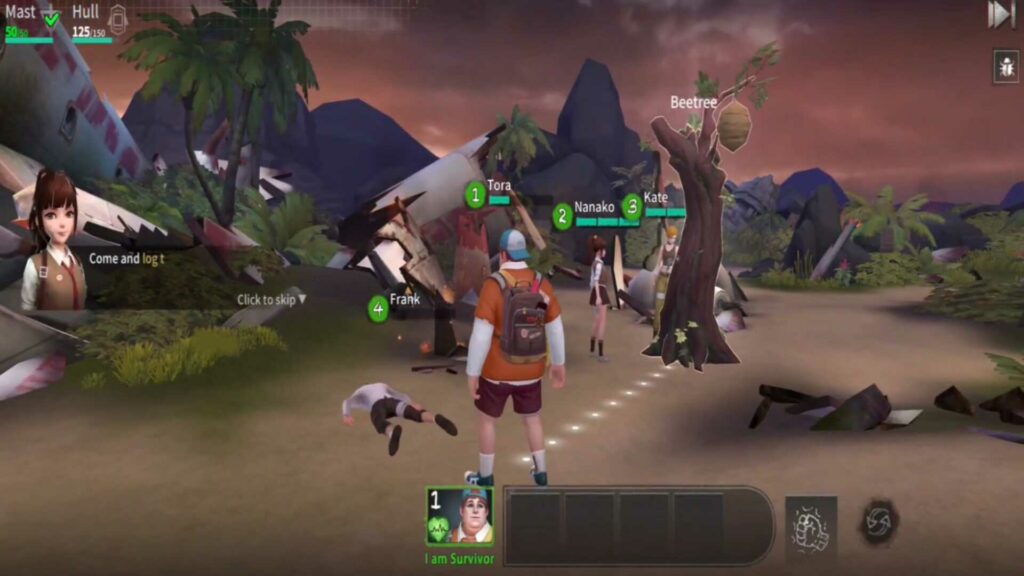This screenshot has height=576, width=1024.
Task: Click the Mast checkmark icon
Action: [51, 18]
